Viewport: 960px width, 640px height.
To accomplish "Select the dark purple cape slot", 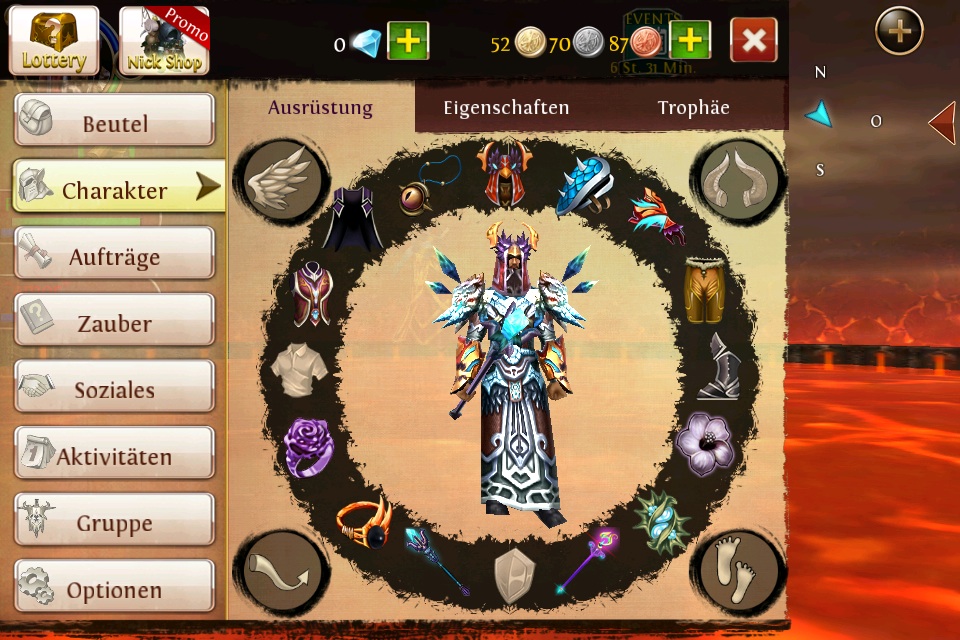I will pyautogui.click(x=353, y=219).
